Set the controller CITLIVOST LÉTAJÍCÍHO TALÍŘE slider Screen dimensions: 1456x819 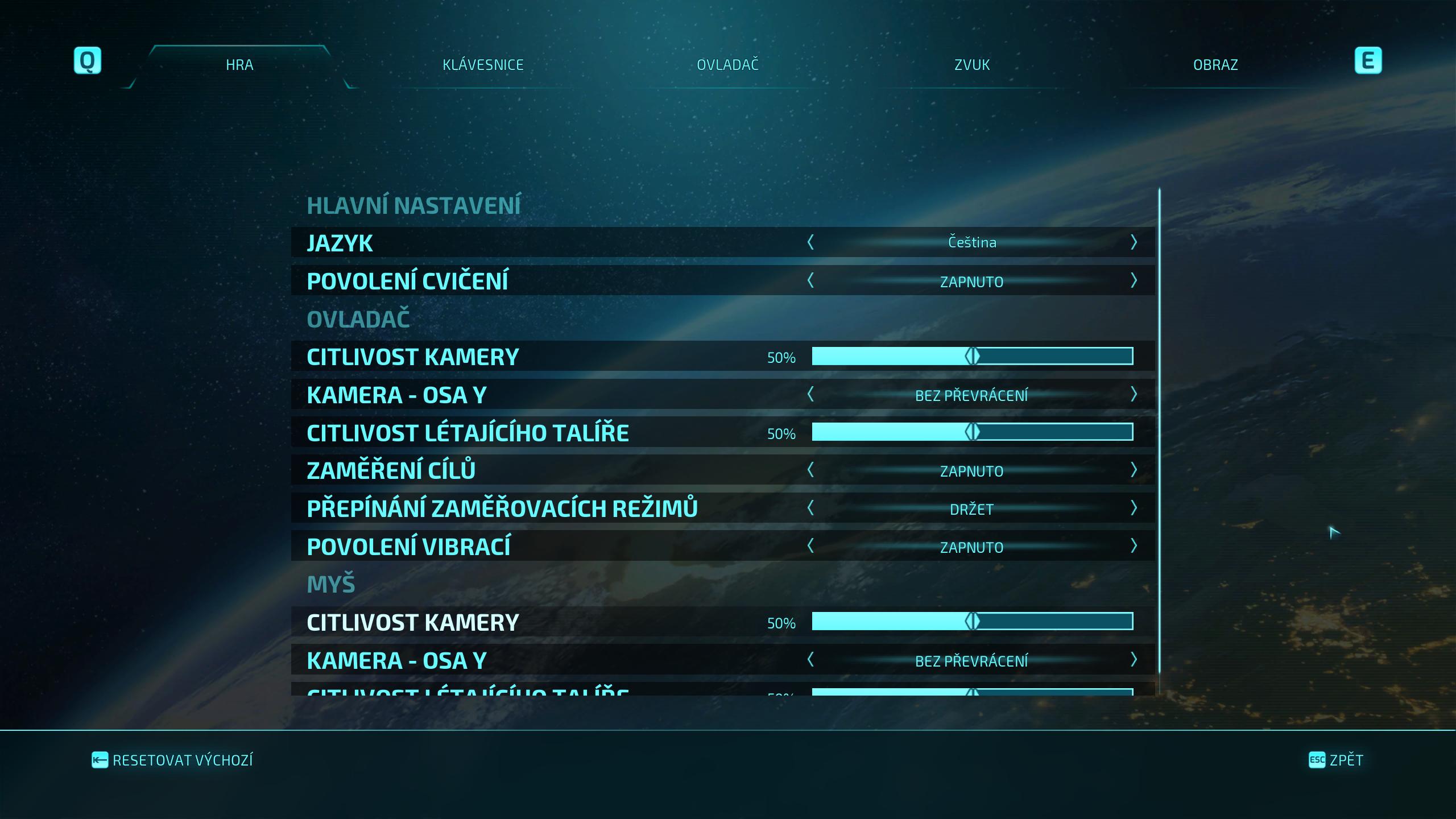[x=972, y=432]
